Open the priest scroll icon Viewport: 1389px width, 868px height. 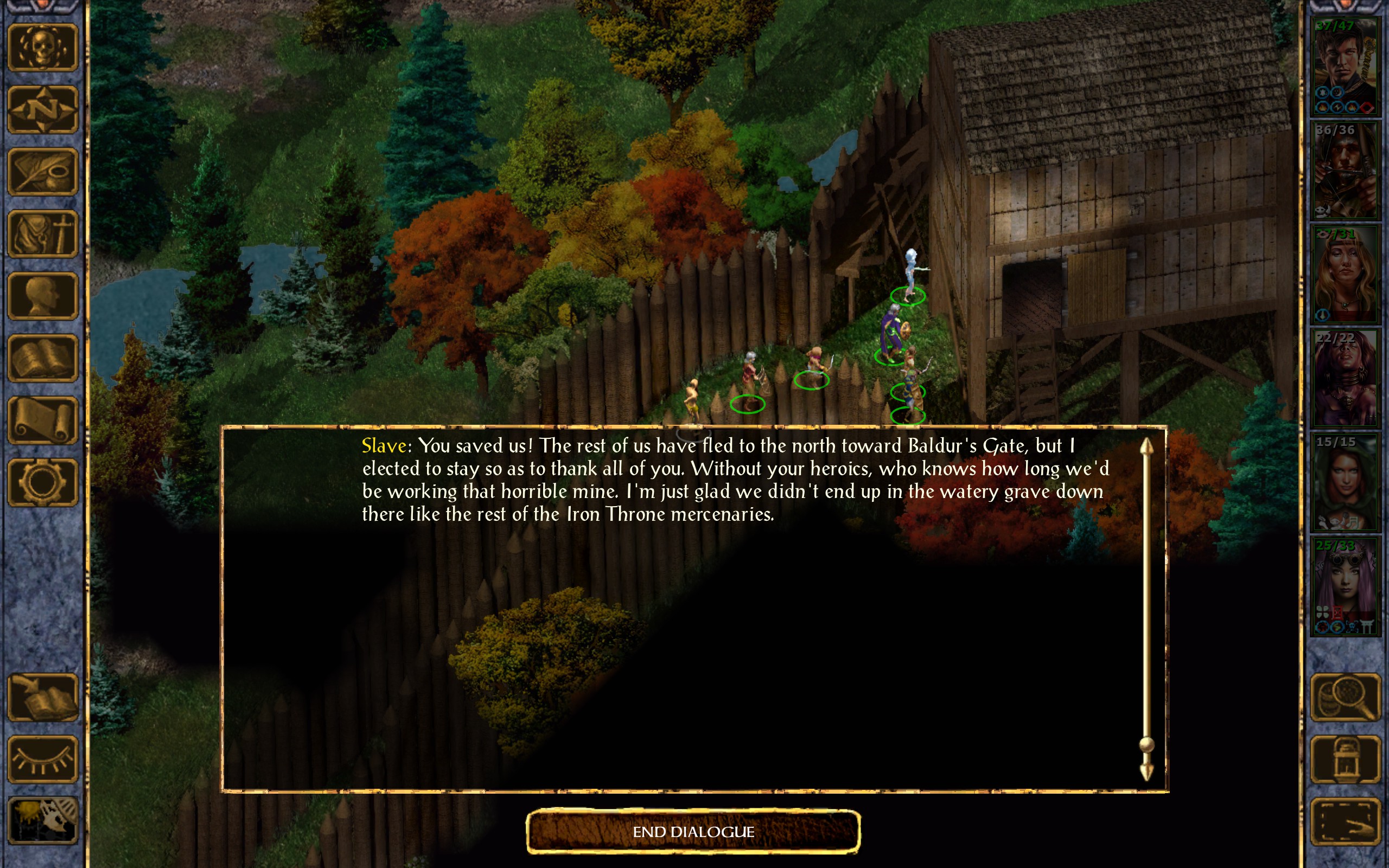42,421
